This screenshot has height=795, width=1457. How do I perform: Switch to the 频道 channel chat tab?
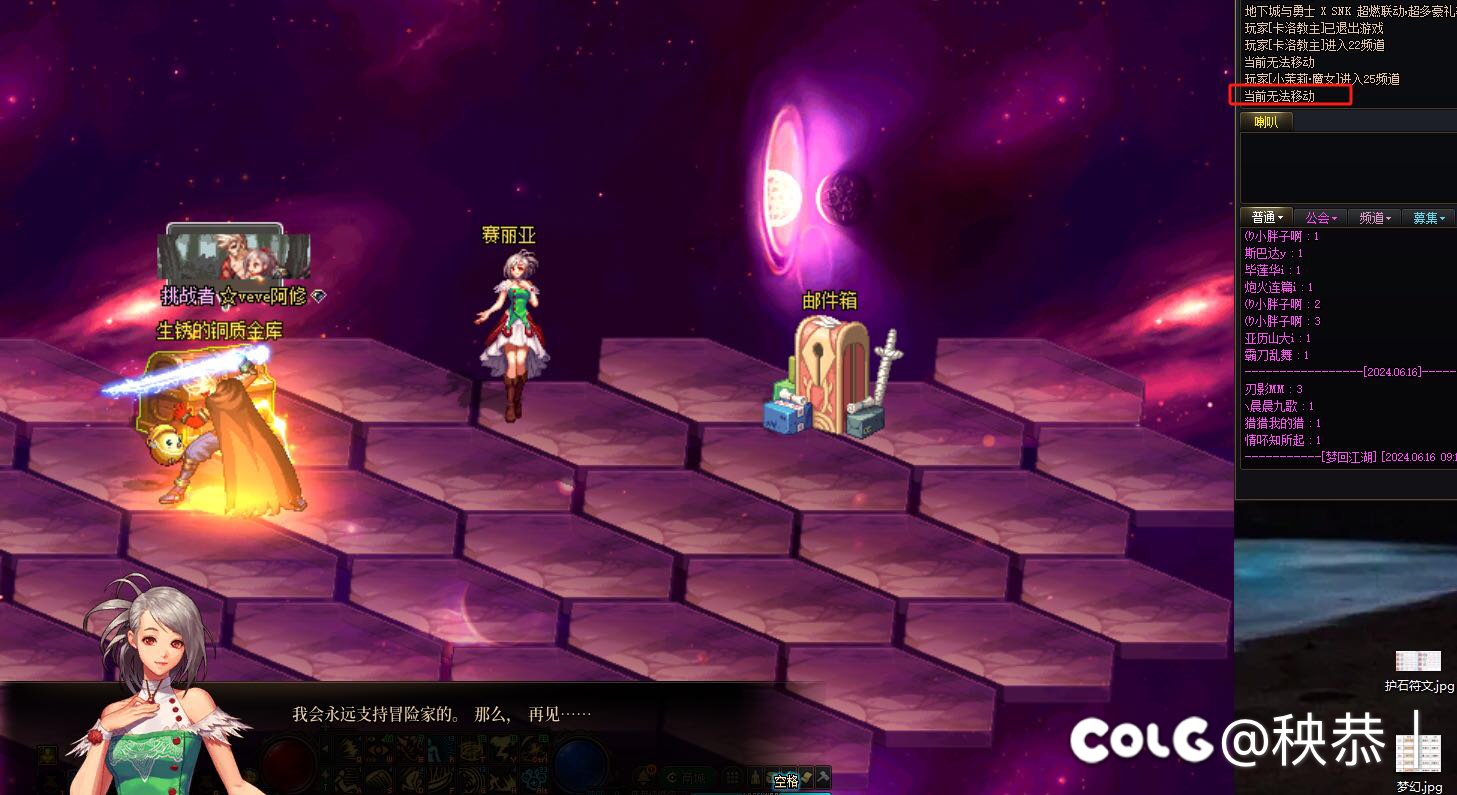[1374, 217]
